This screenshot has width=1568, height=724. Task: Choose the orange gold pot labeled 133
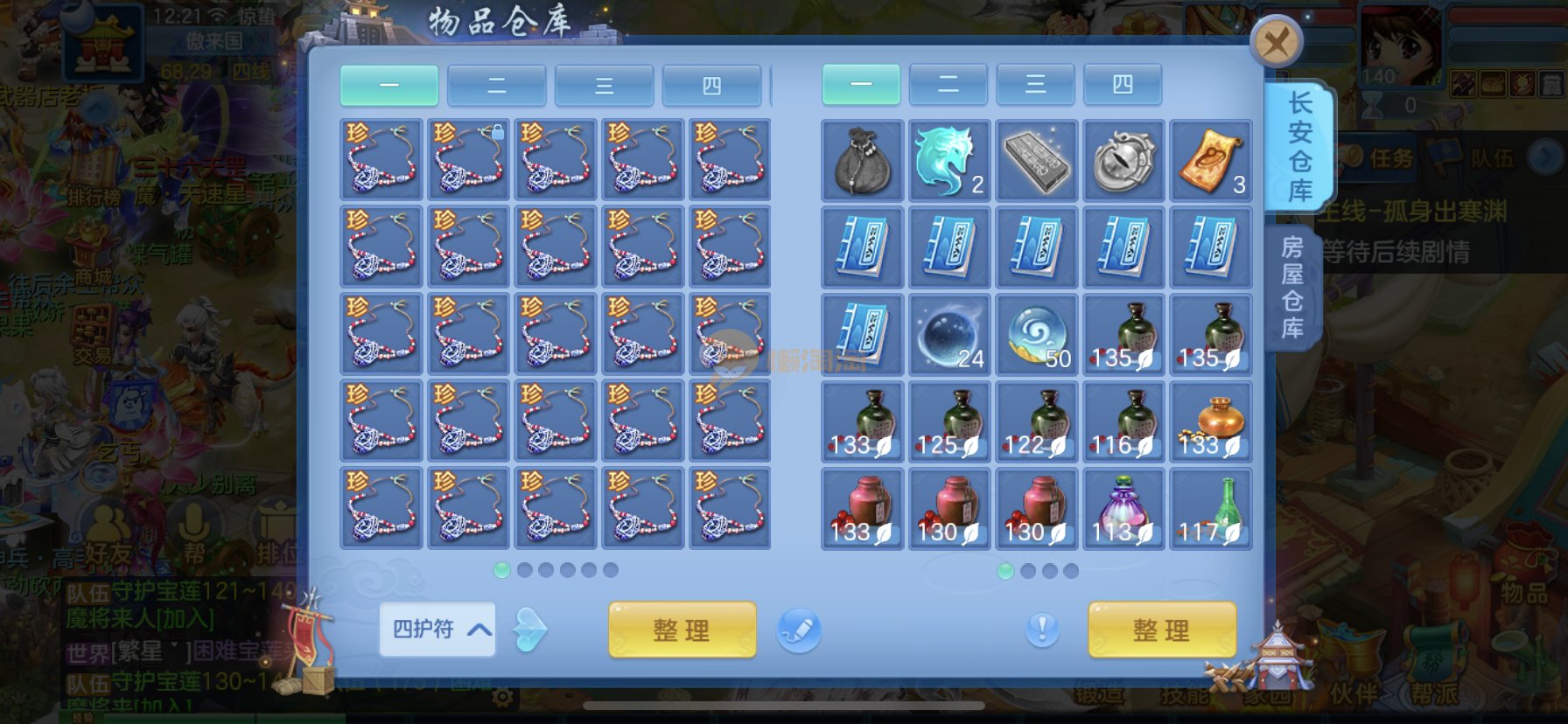tap(1211, 421)
